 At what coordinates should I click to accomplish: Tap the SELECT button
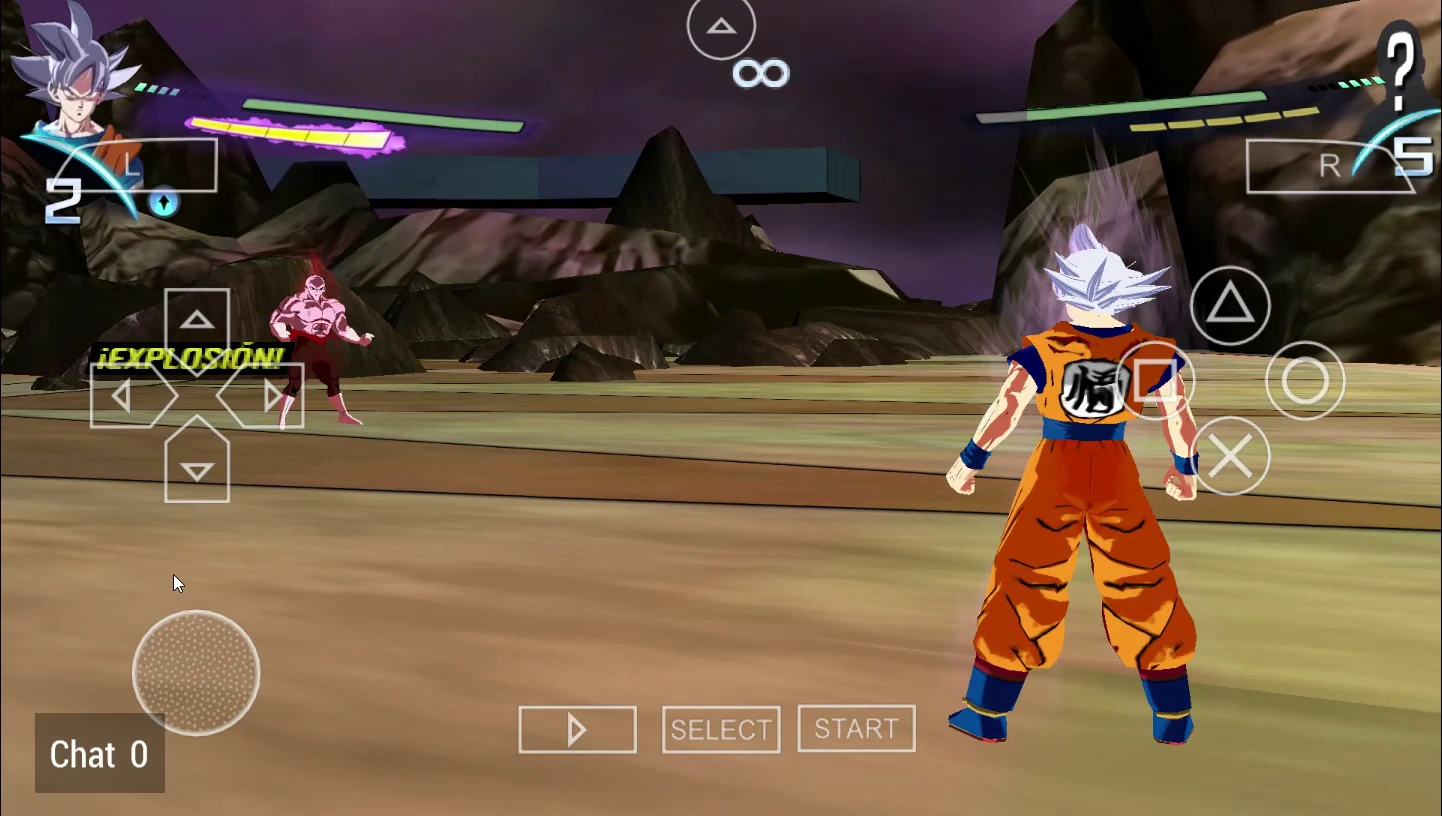(x=721, y=730)
